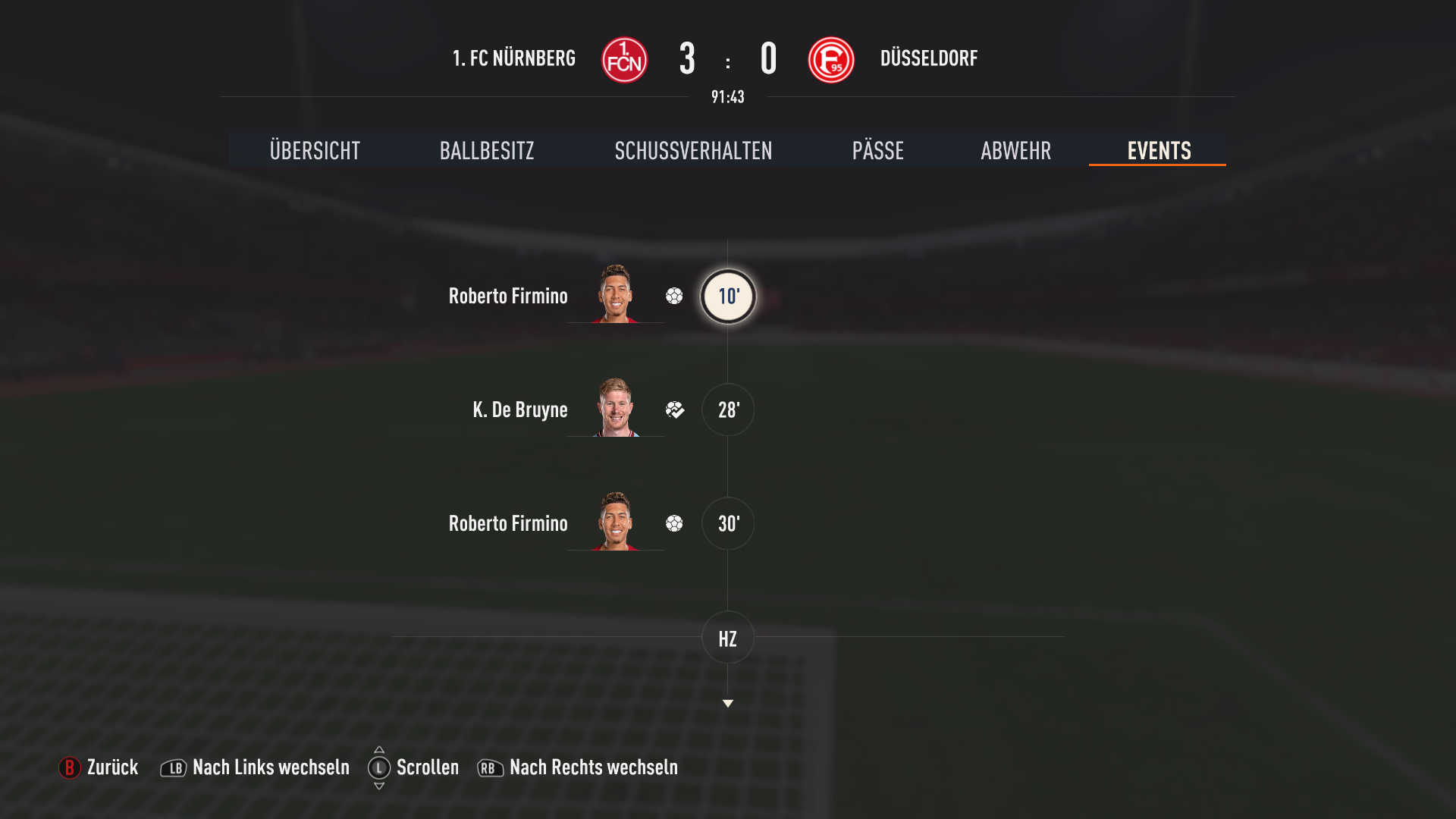Select the Pässe tab
This screenshot has height=819, width=1456.
(x=877, y=150)
